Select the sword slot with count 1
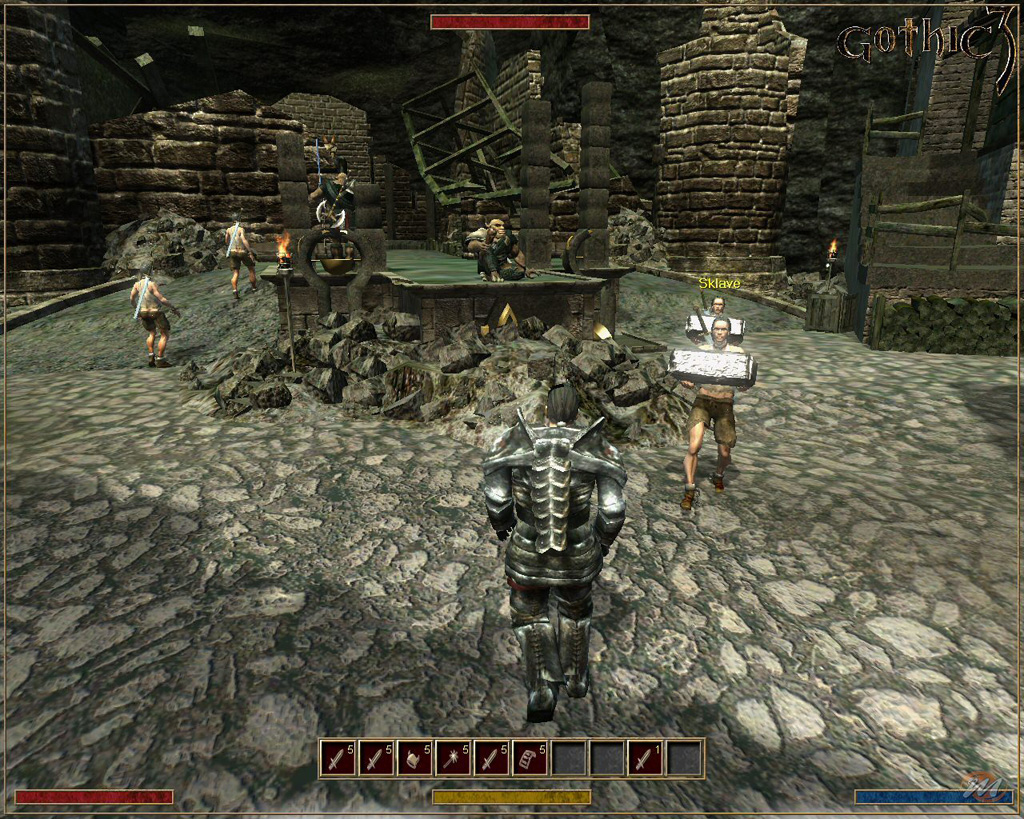The height and width of the screenshot is (819, 1024). click(645, 758)
